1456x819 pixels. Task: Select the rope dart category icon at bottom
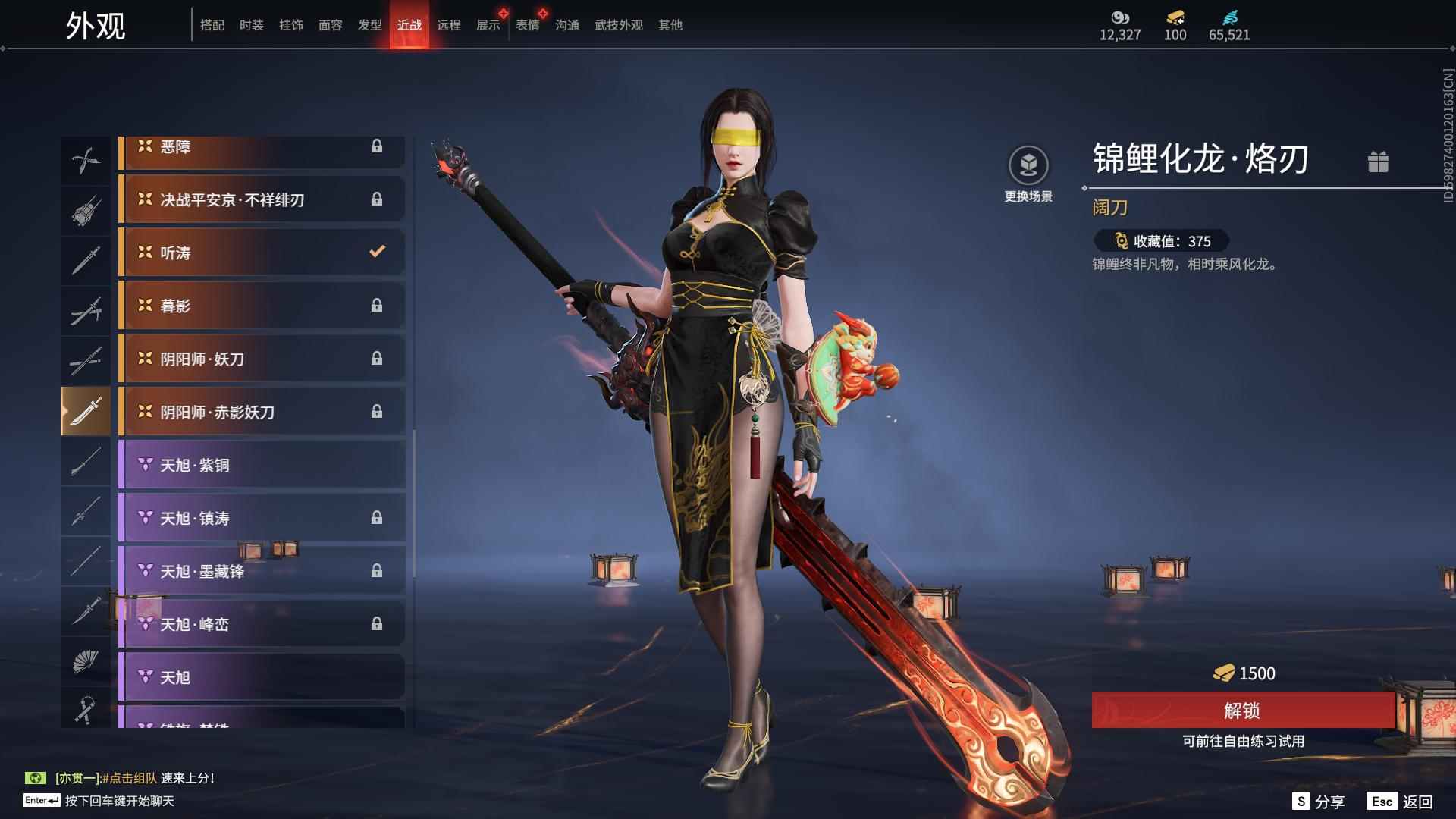[86, 709]
